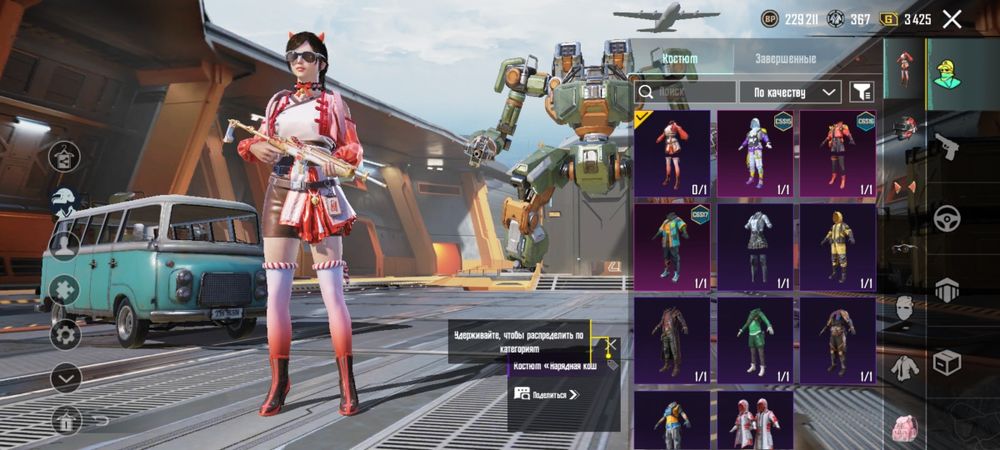The image size is (1000, 450).
Task: Click the puzzle piece icon
Action: (x=65, y=290)
